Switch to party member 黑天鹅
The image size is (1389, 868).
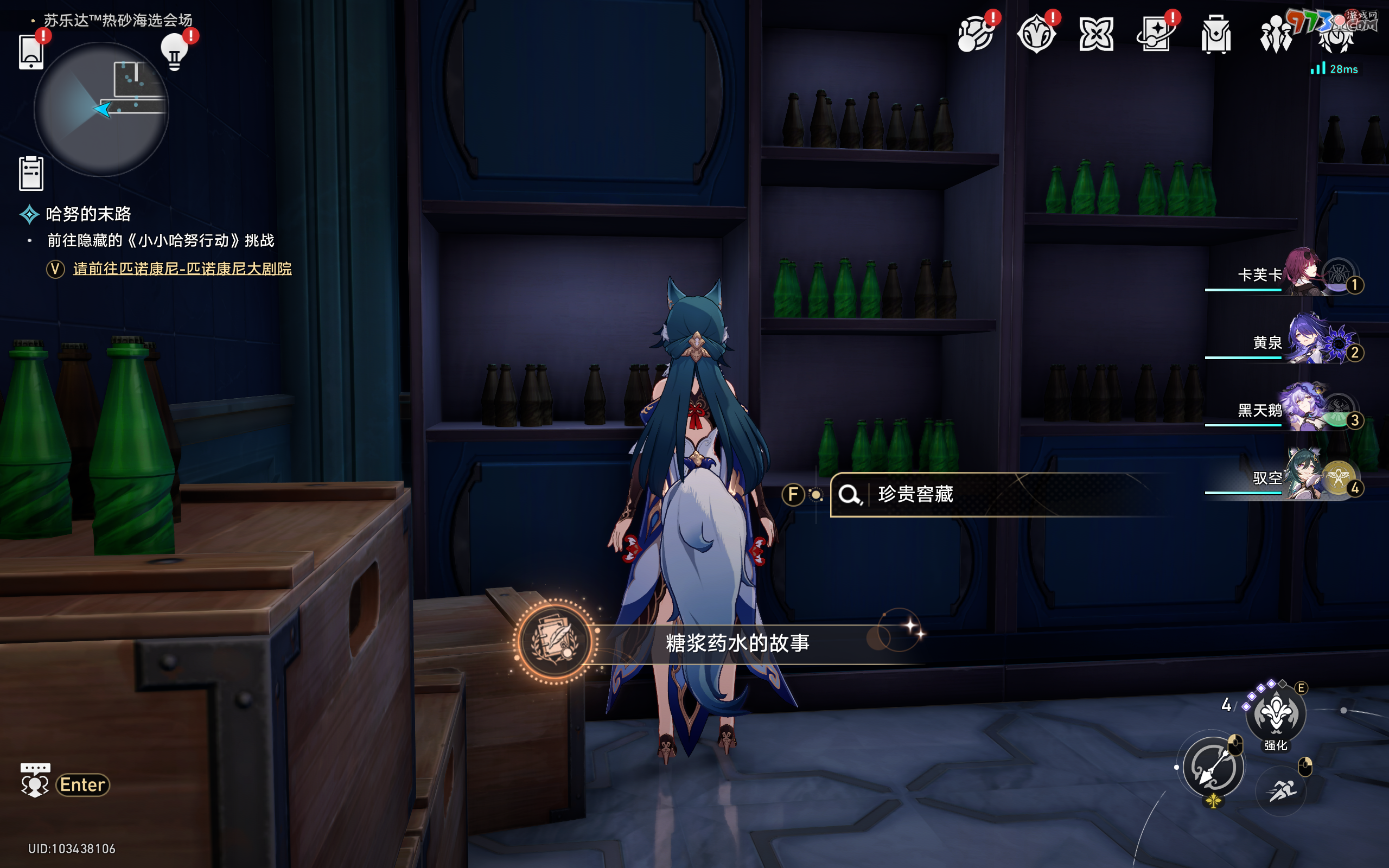[1303, 410]
